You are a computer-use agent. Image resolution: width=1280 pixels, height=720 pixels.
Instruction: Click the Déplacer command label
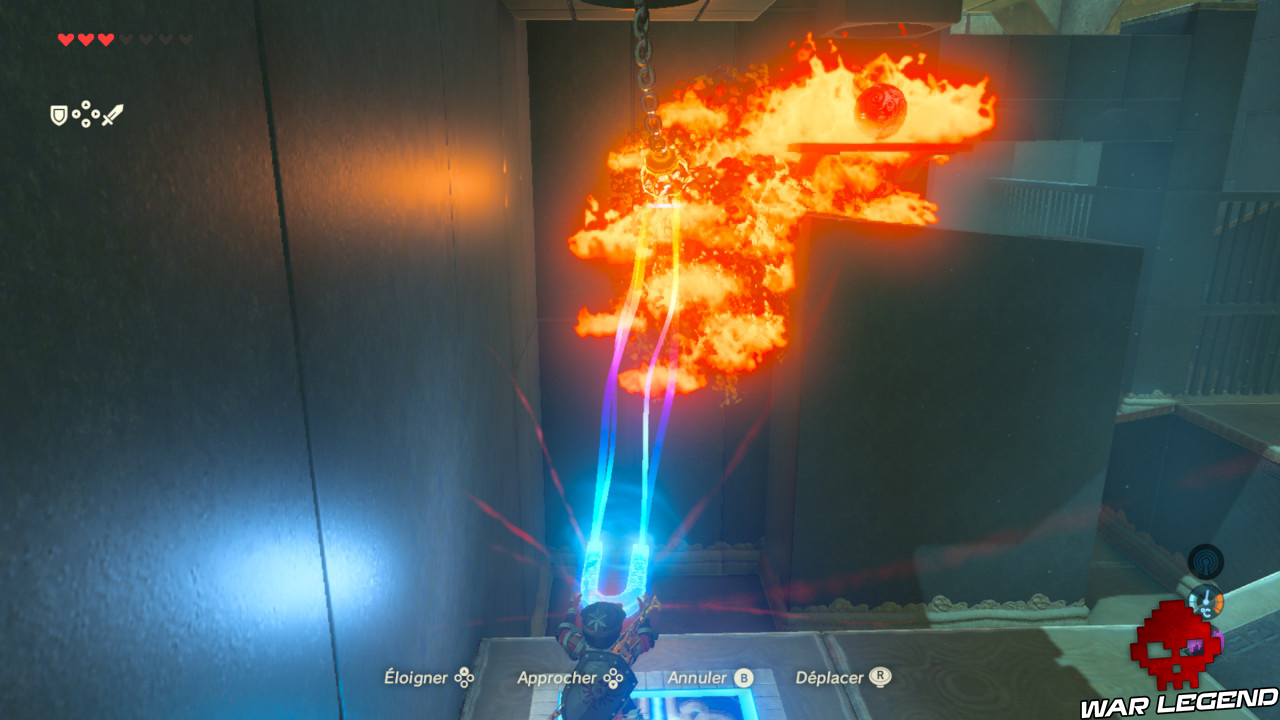click(830, 677)
